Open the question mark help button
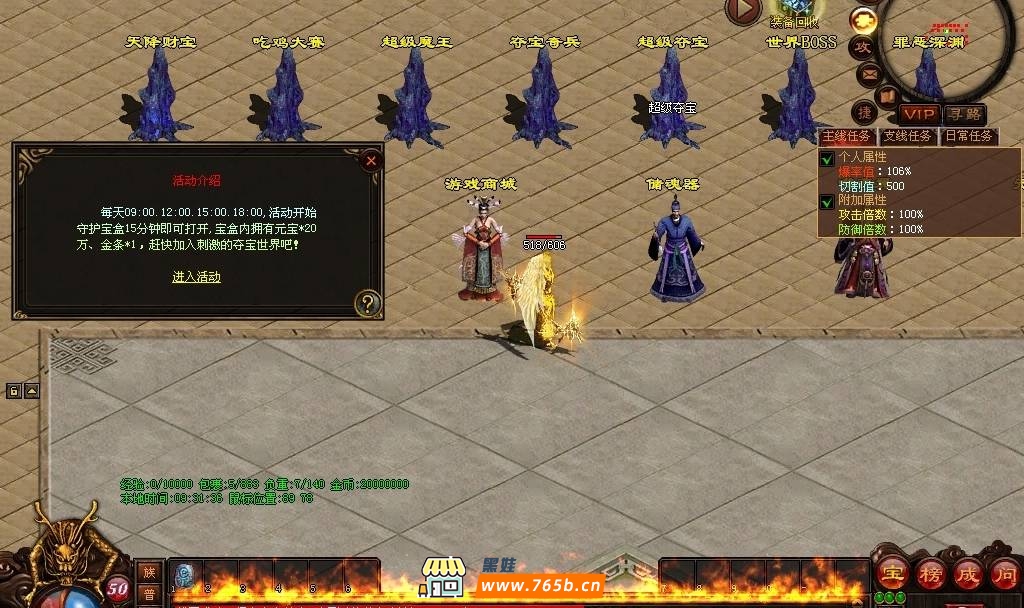Viewport: 1024px width, 608px height. pos(368,302)
